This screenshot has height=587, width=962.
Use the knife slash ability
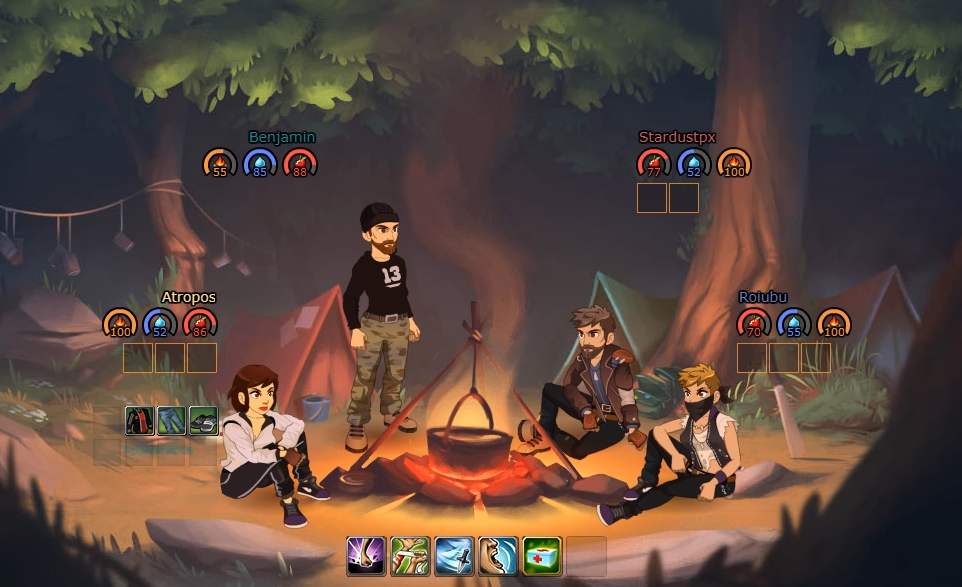410,556
